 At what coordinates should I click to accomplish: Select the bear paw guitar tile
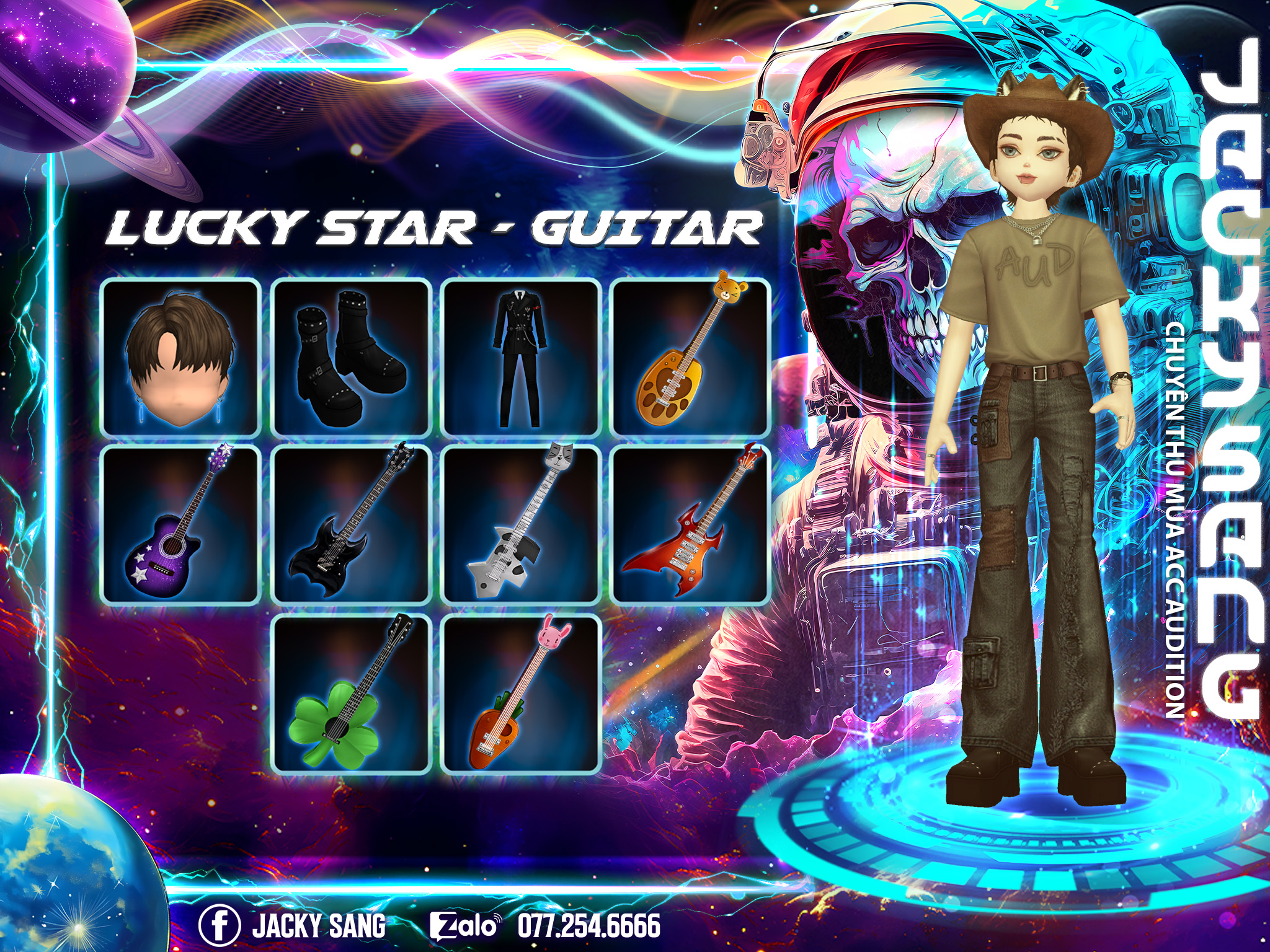(x=690, y=358)
